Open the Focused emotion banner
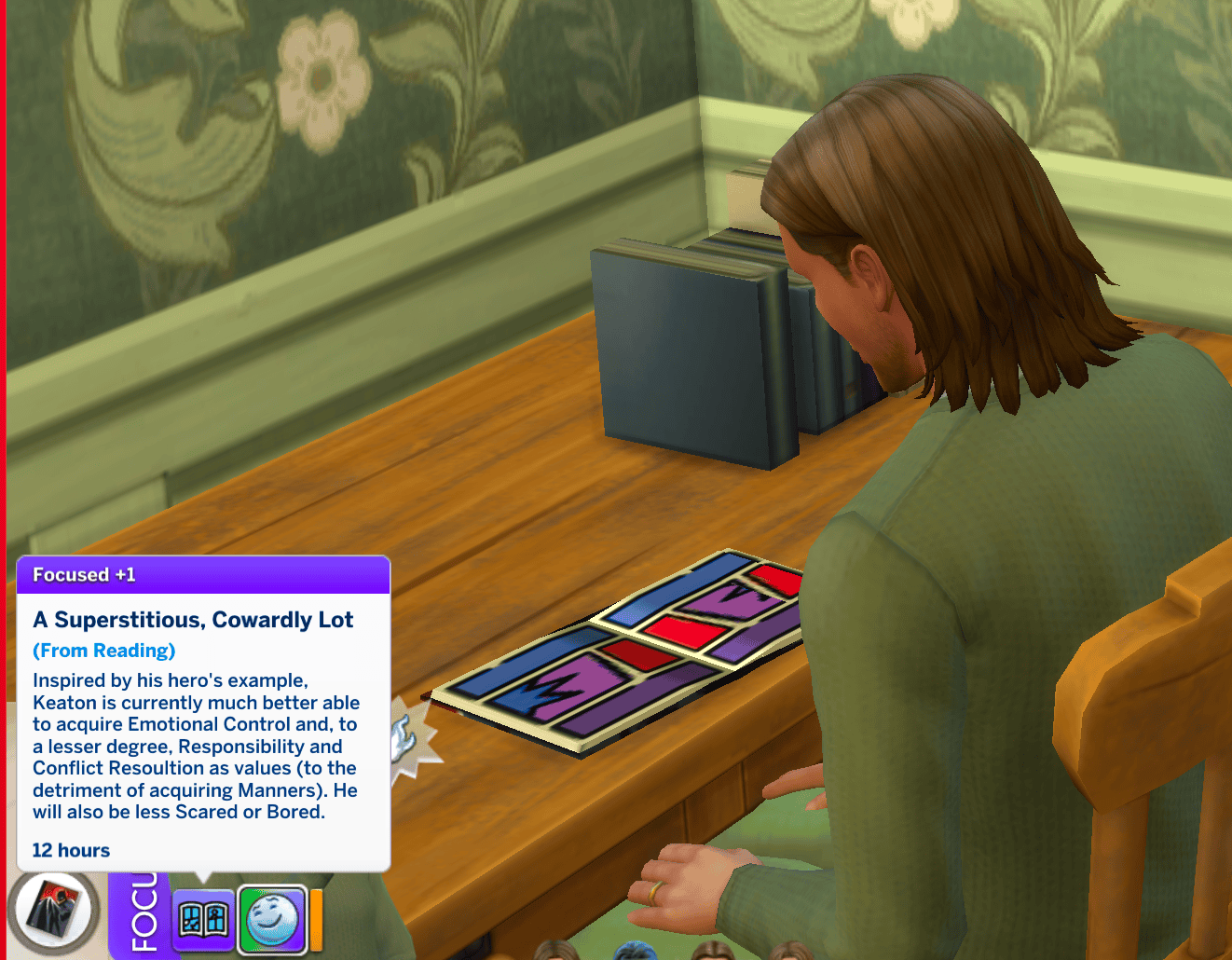 pyautogui.click(x=140, y=917)
